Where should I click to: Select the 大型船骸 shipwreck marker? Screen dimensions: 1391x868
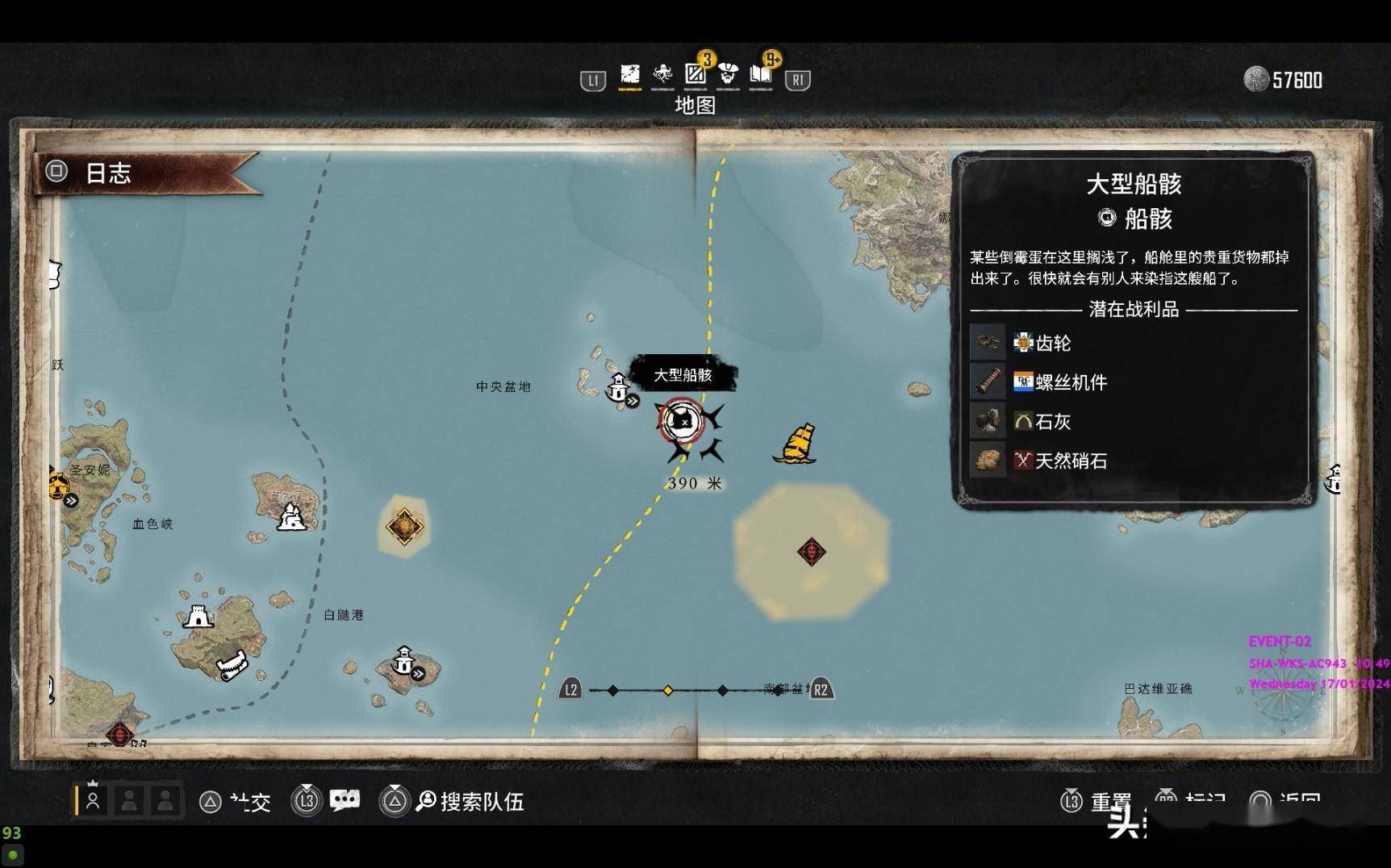point(682,420)
